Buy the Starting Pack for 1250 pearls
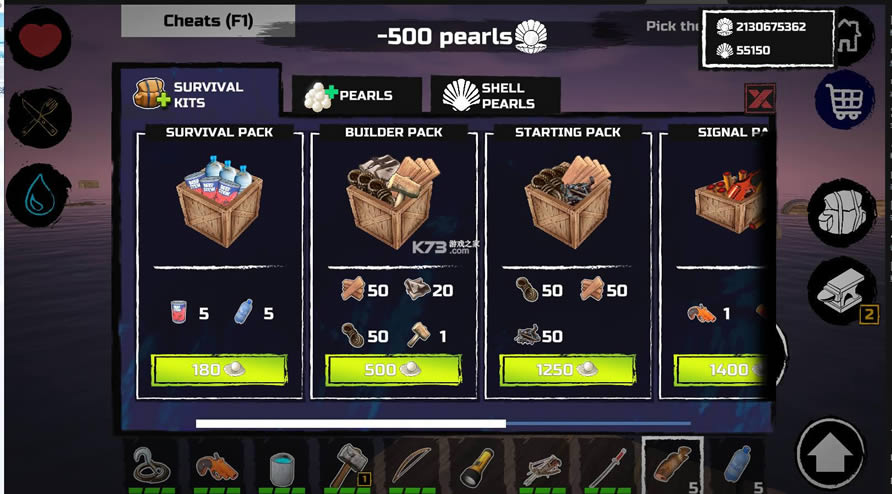 tap(567, 370)
